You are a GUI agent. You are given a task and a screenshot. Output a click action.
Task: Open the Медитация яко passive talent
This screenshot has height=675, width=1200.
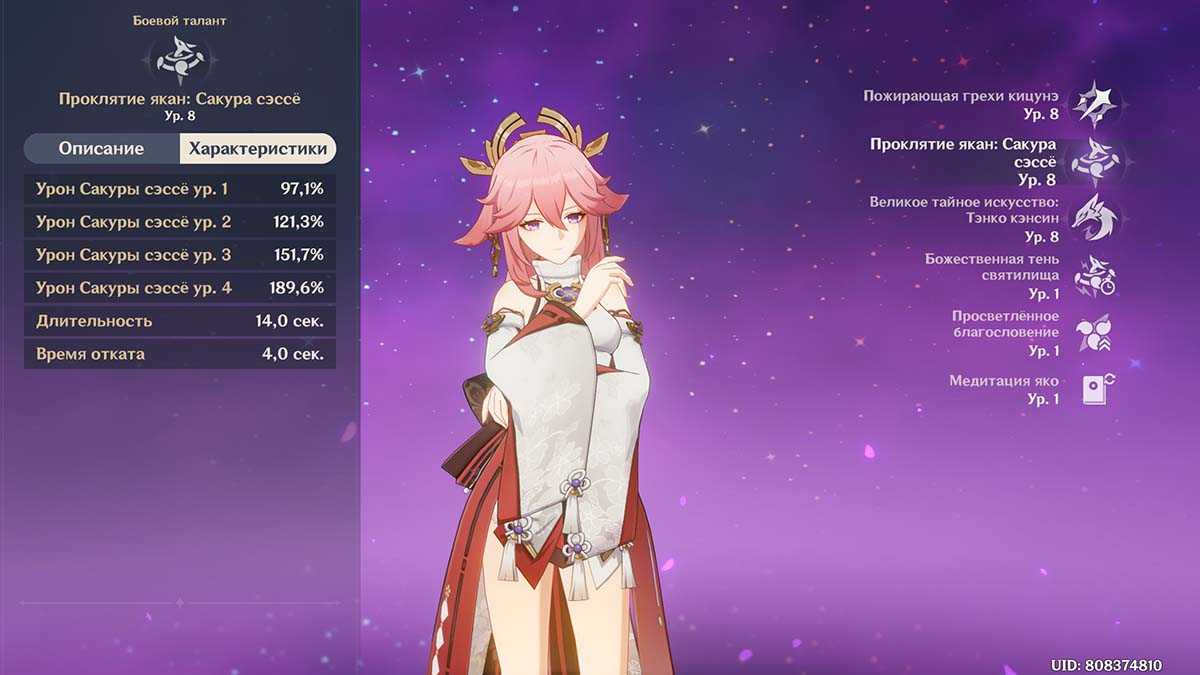pyautogui.click(x=1094, y=389)
